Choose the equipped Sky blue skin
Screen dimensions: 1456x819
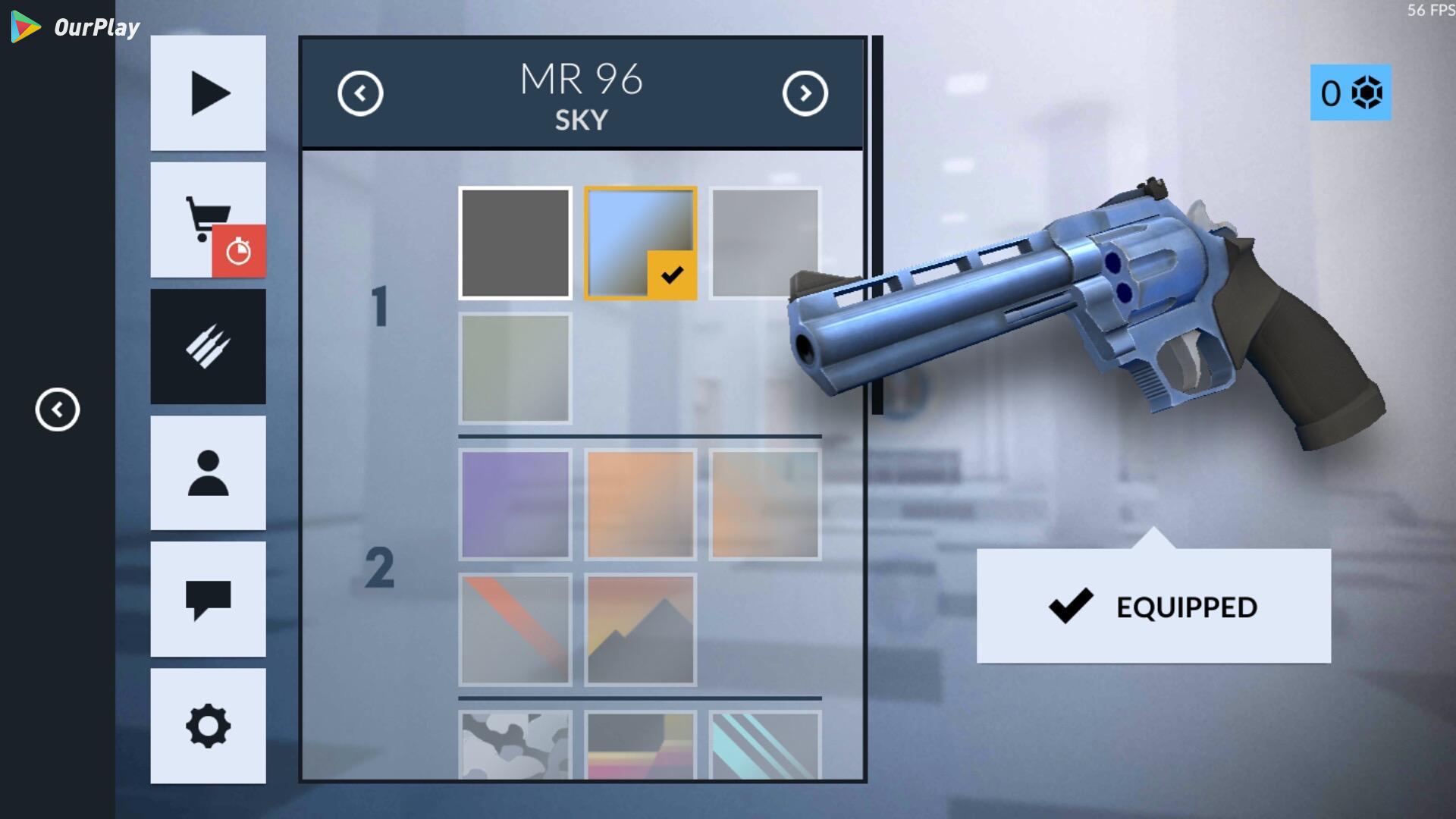(640, 243)
